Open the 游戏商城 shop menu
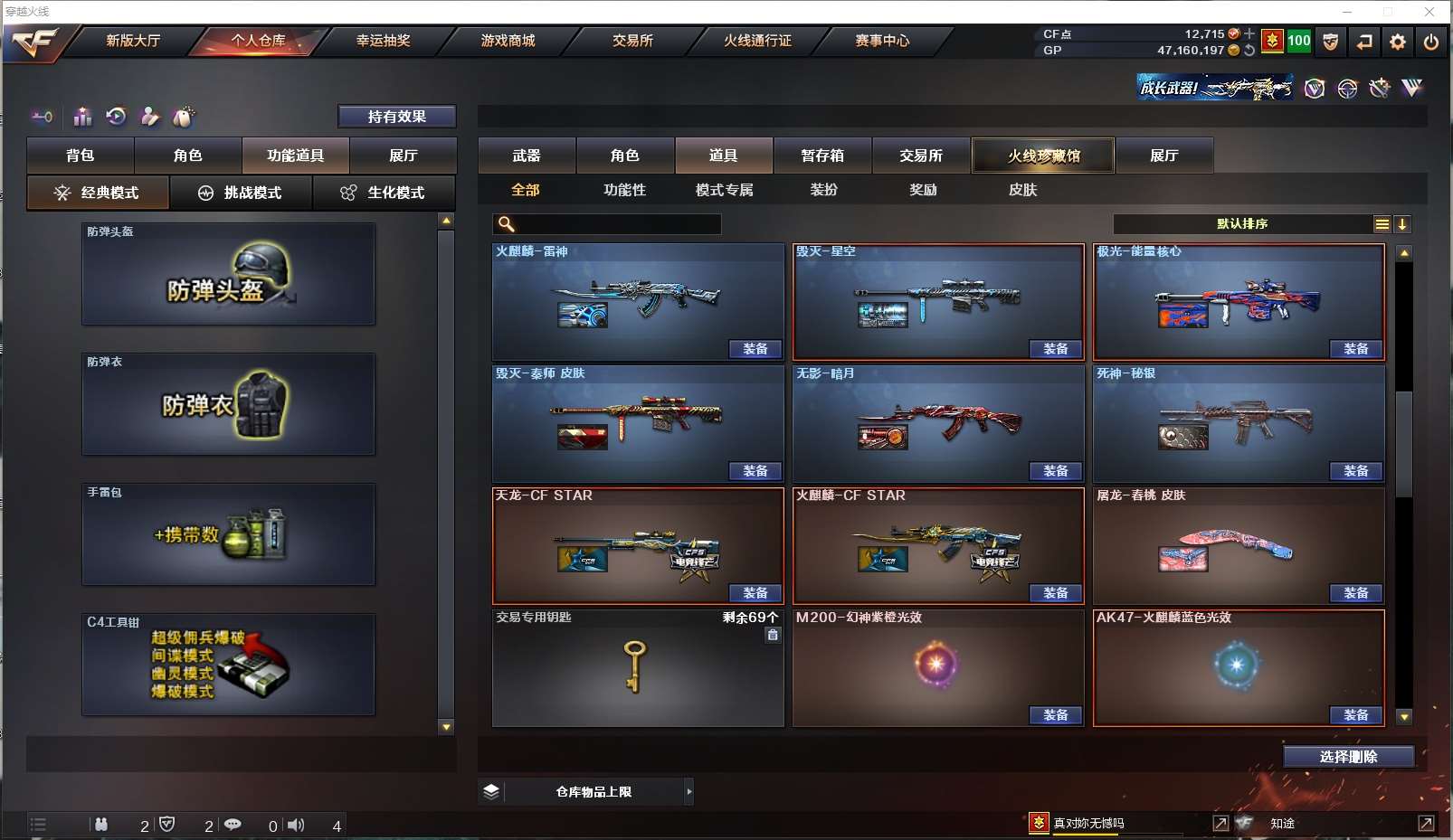Viewport: 1453px width, 840px height. click(x=508, y=41)
